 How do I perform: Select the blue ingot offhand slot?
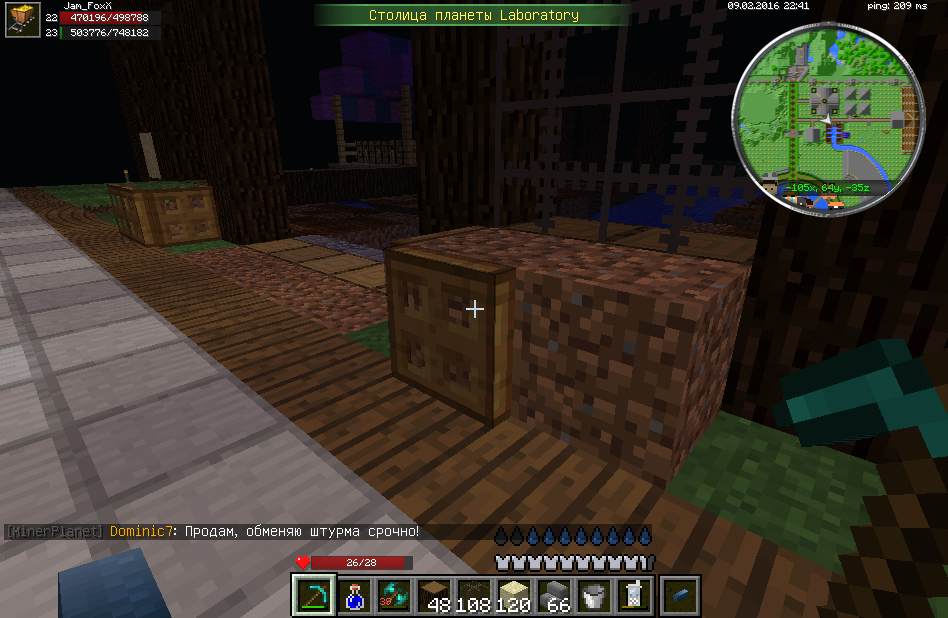[x=681, y=595]
